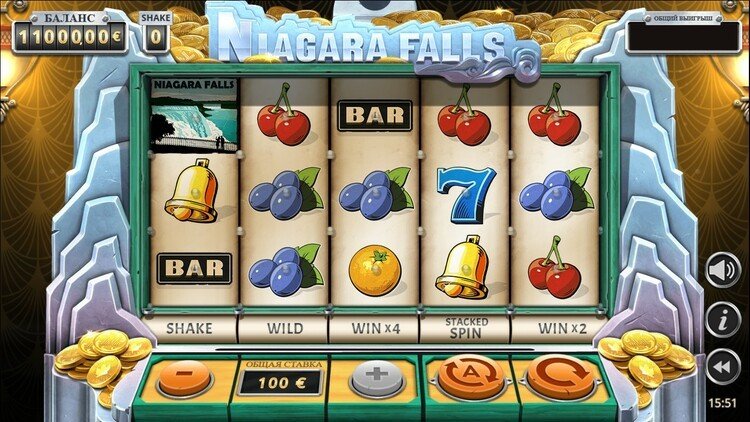750x422 pixels.
Task: Toggle sound with the speaker icon
Action: 722,270
